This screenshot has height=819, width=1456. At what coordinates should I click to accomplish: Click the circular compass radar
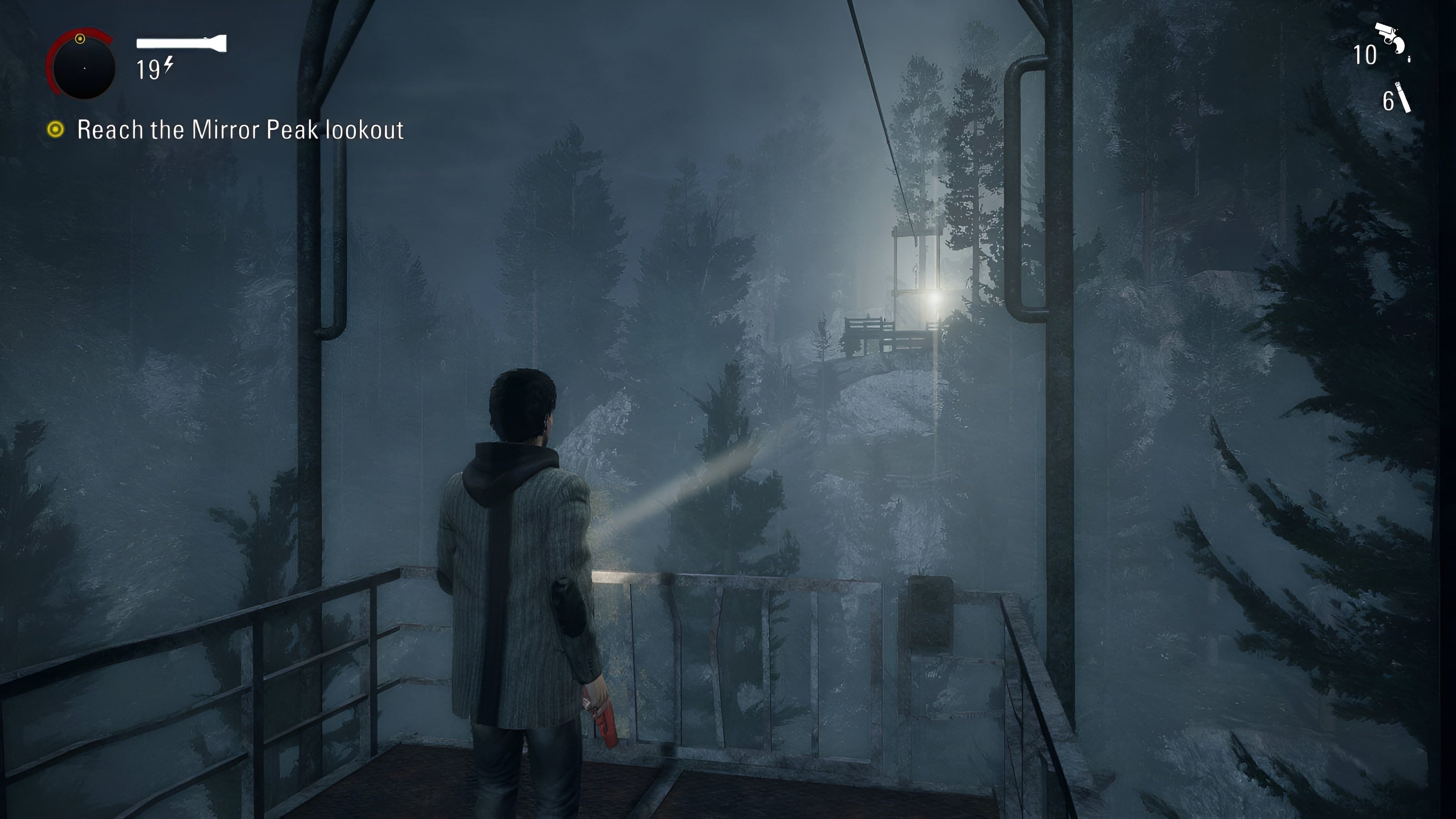coord(83,66)
